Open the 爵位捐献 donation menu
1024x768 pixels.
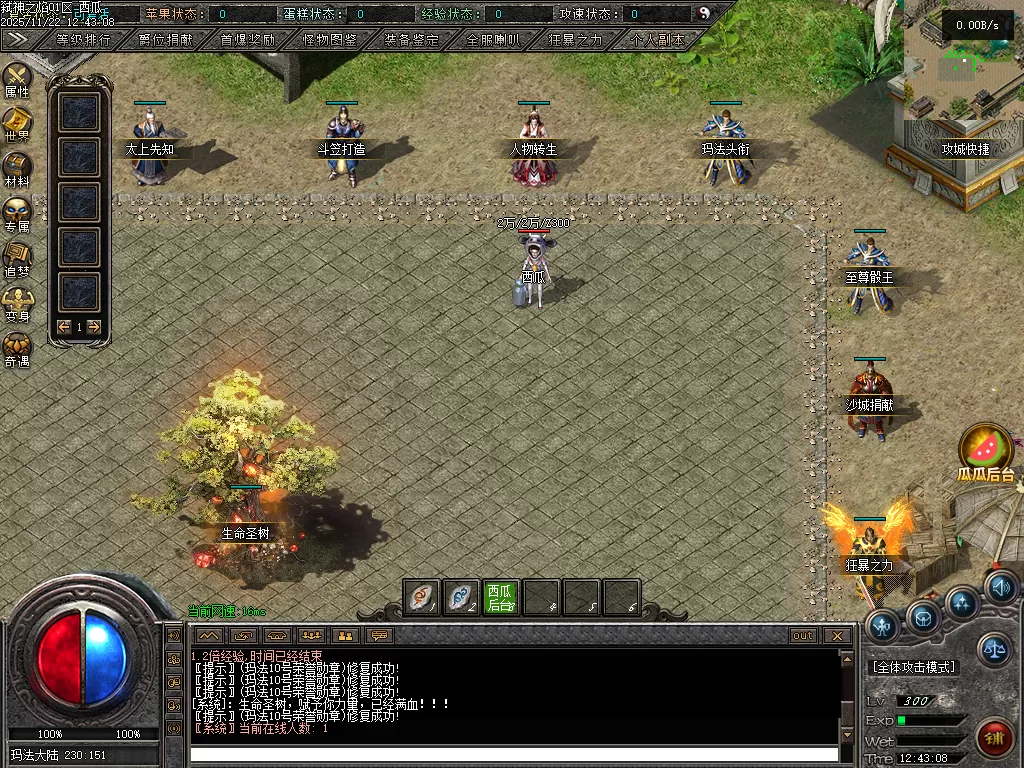166,40
